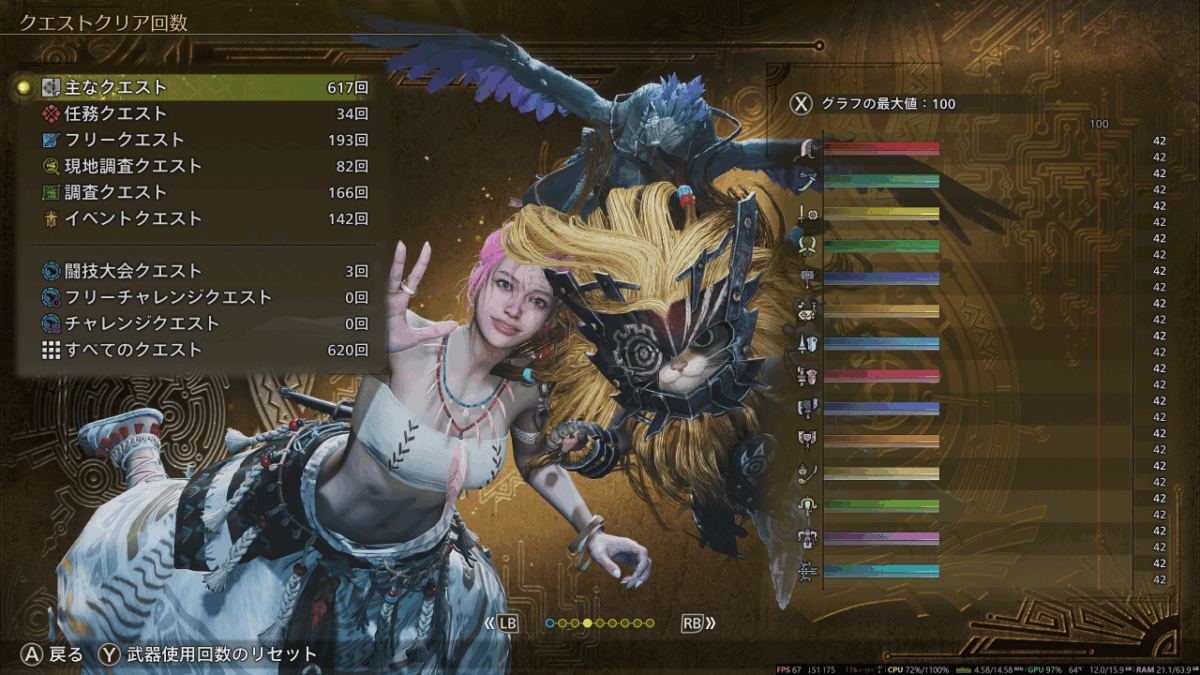Click 武器使用回数のリセット to reset weapon usage
The height and width of the screenshot is (675, 1200).
208,655
